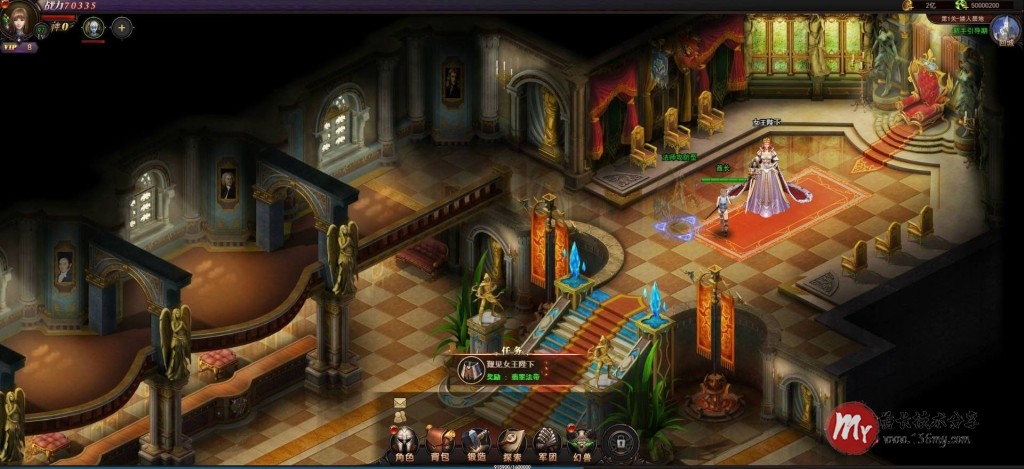Viewport: 1024px width, 469px height.
Task: Open the 新手引导期 newbie guide label
Action: (969, 31)
